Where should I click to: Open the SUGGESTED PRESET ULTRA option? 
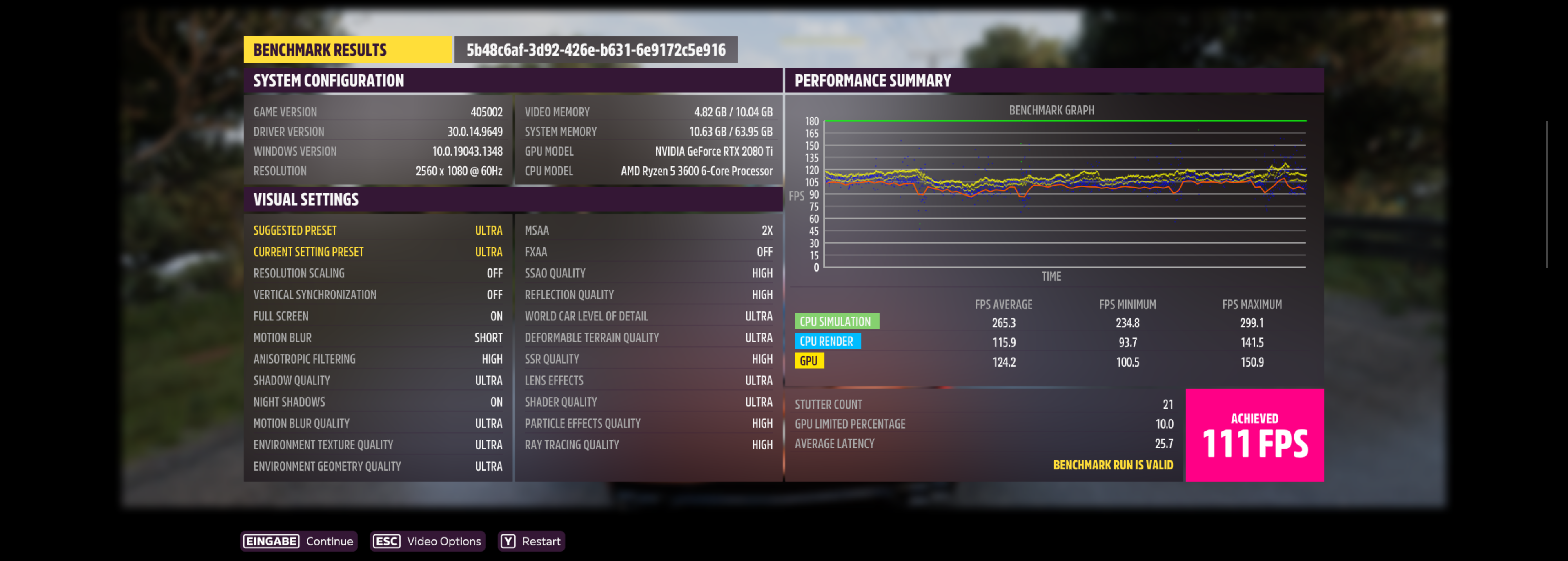click(377, 230)
